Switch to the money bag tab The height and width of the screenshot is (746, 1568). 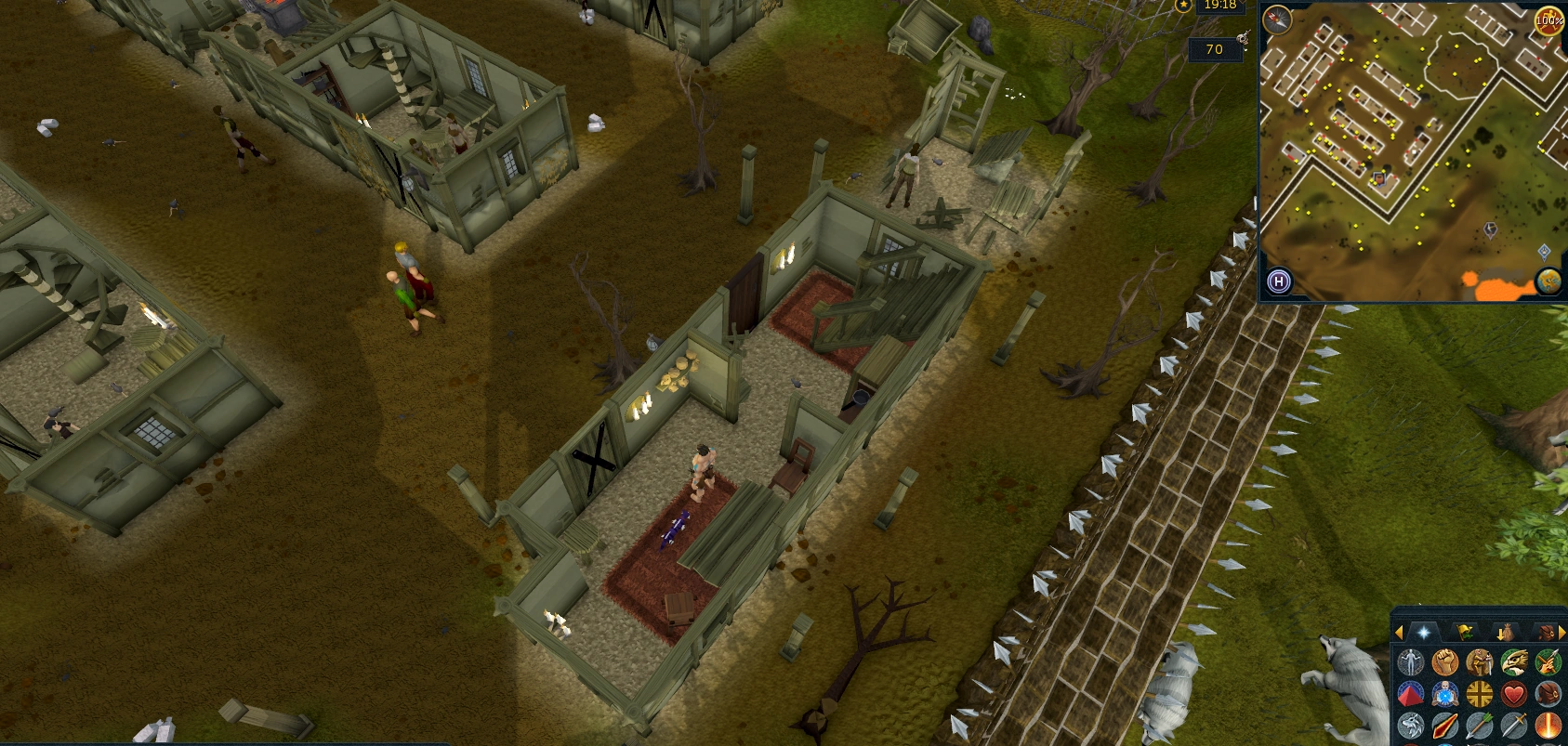[1506, 632]
